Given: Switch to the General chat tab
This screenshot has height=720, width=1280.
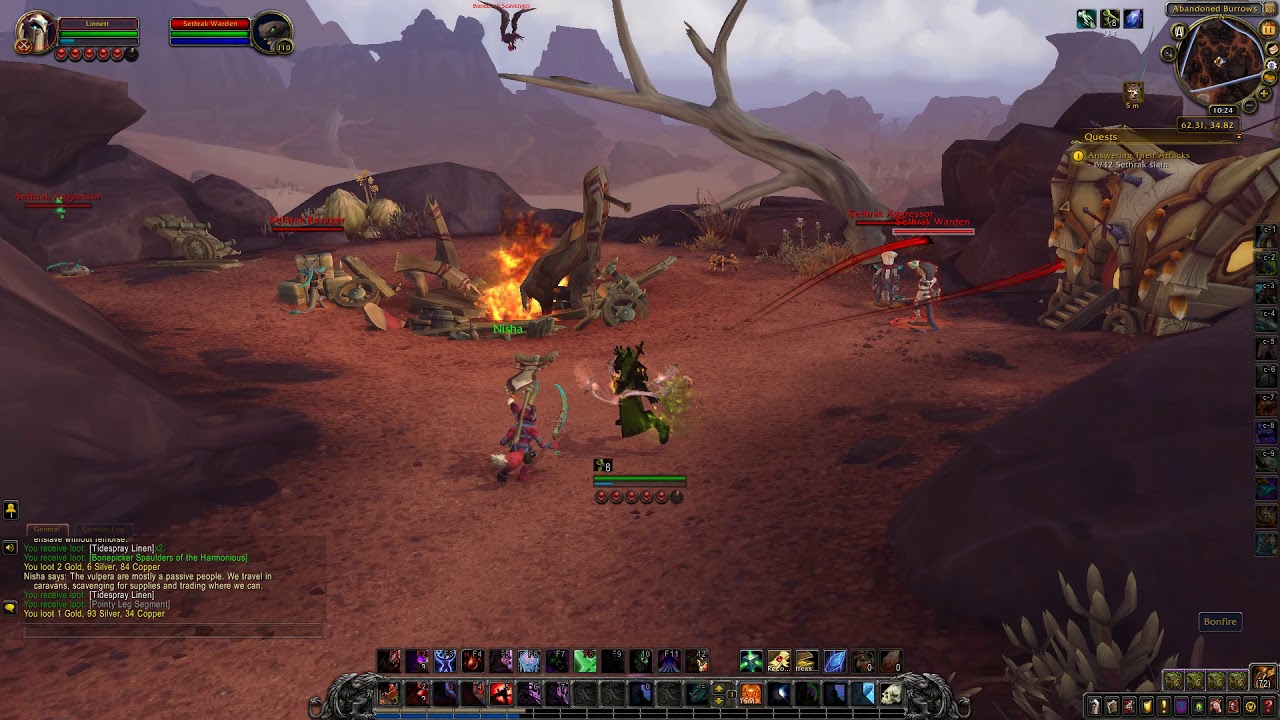Looking at the screenshot, I should pos(47,529).
